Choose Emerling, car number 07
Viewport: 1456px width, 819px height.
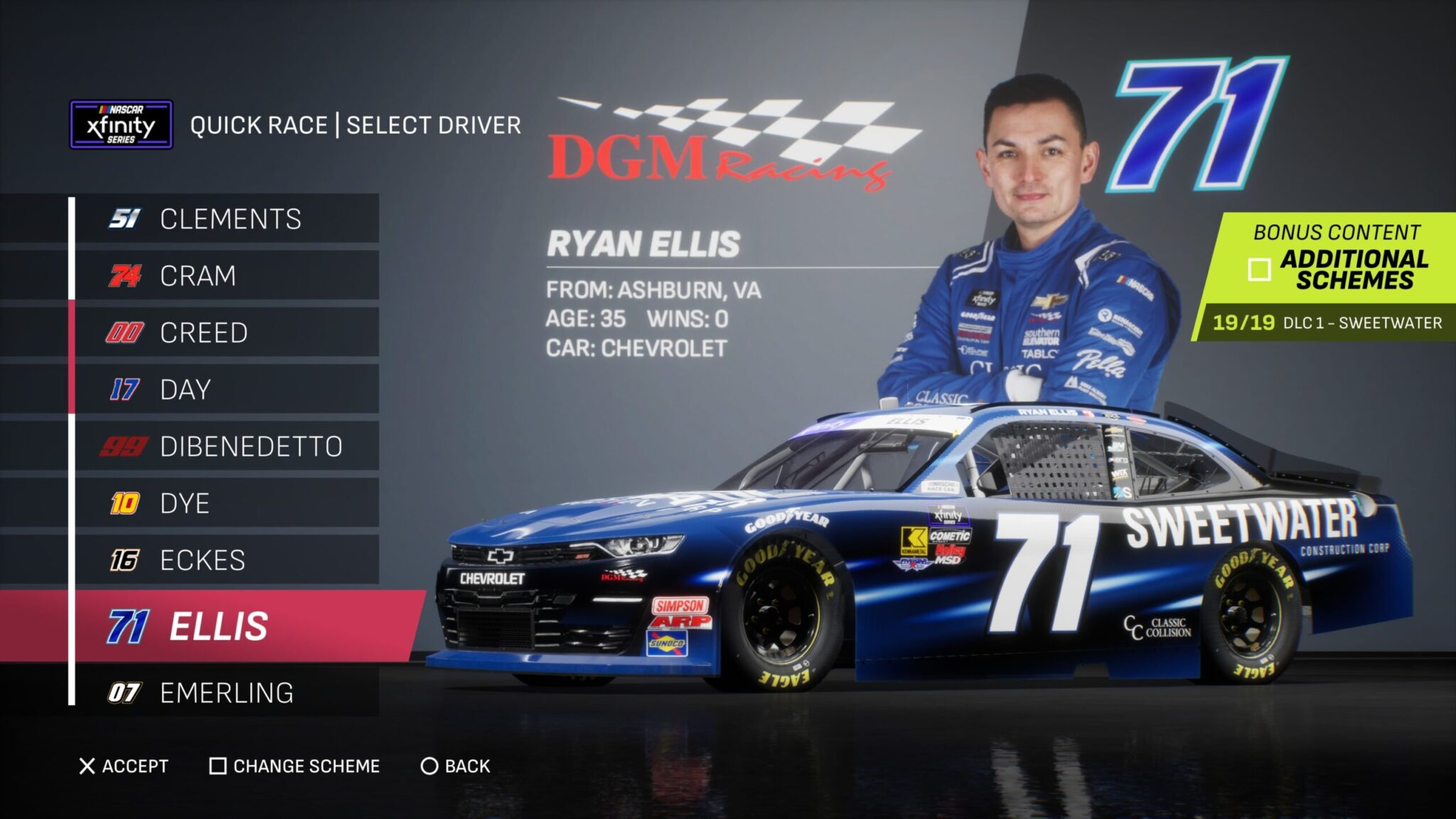[227, 692]
